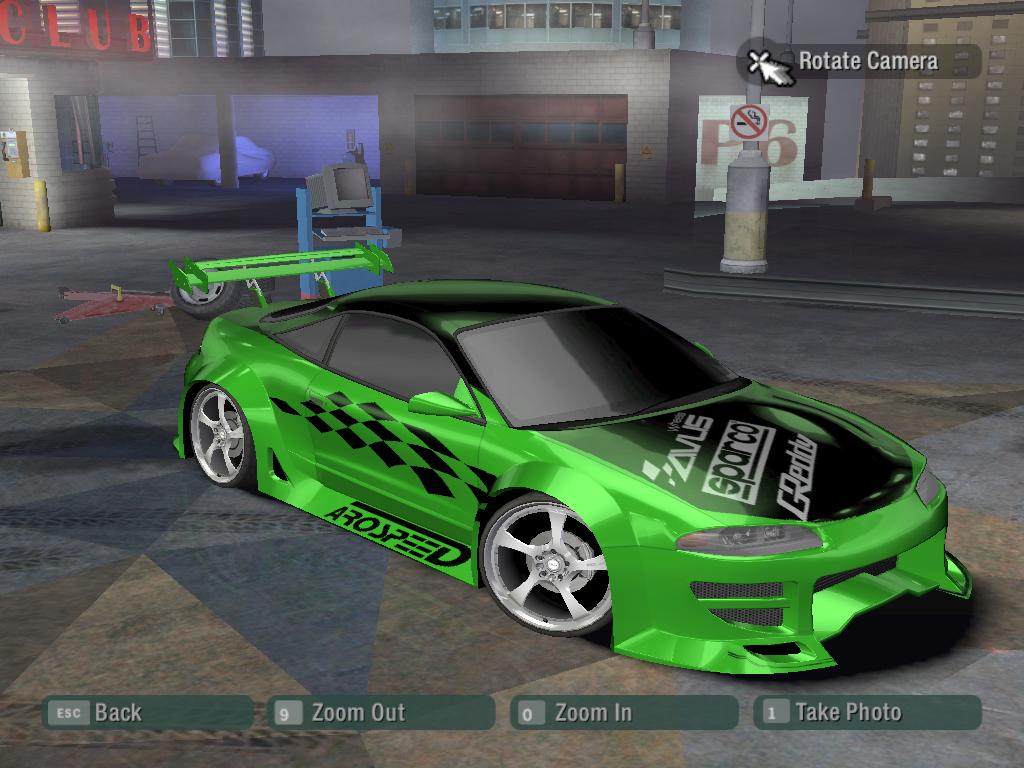Click the Zoom Out button
Viewport: 1024px width, 768px height.
coord(382,713)
